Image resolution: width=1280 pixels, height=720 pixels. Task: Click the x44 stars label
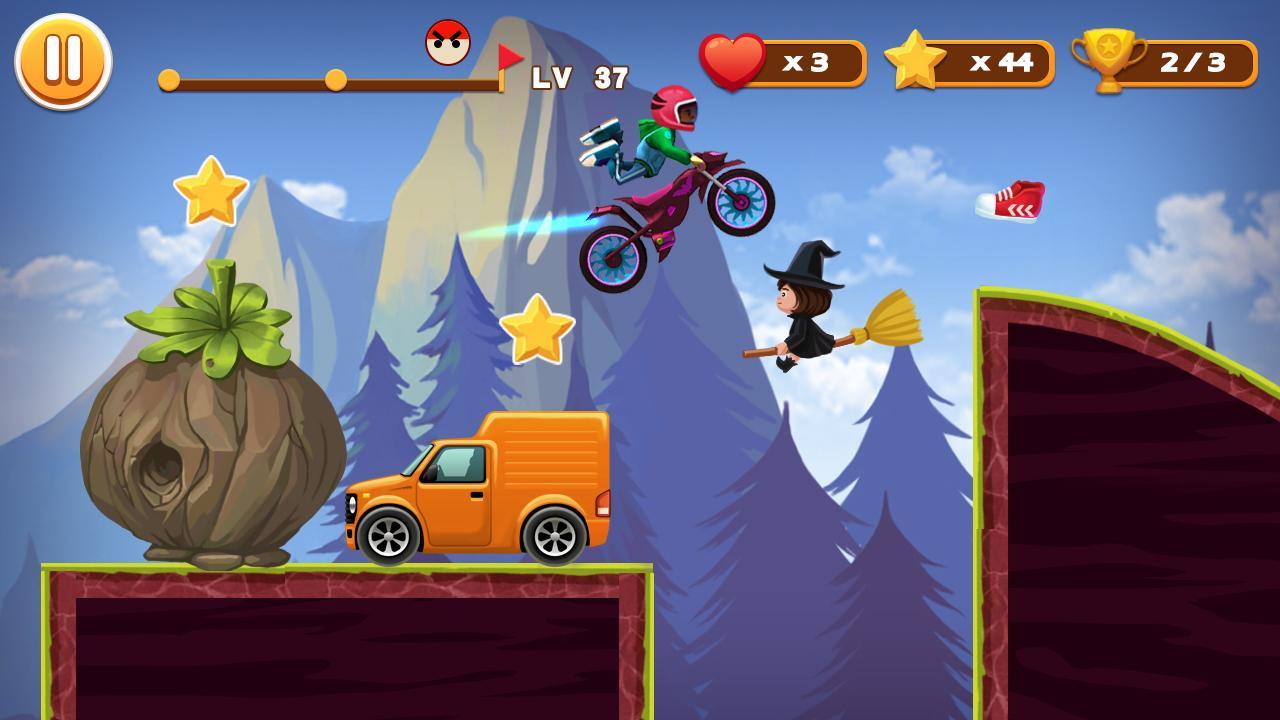998,63
